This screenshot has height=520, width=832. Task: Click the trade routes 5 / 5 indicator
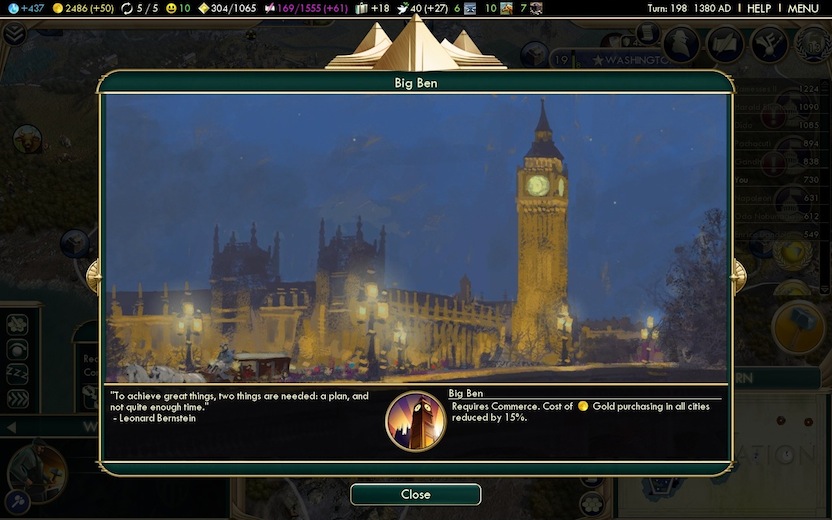(x=139, y=8)
